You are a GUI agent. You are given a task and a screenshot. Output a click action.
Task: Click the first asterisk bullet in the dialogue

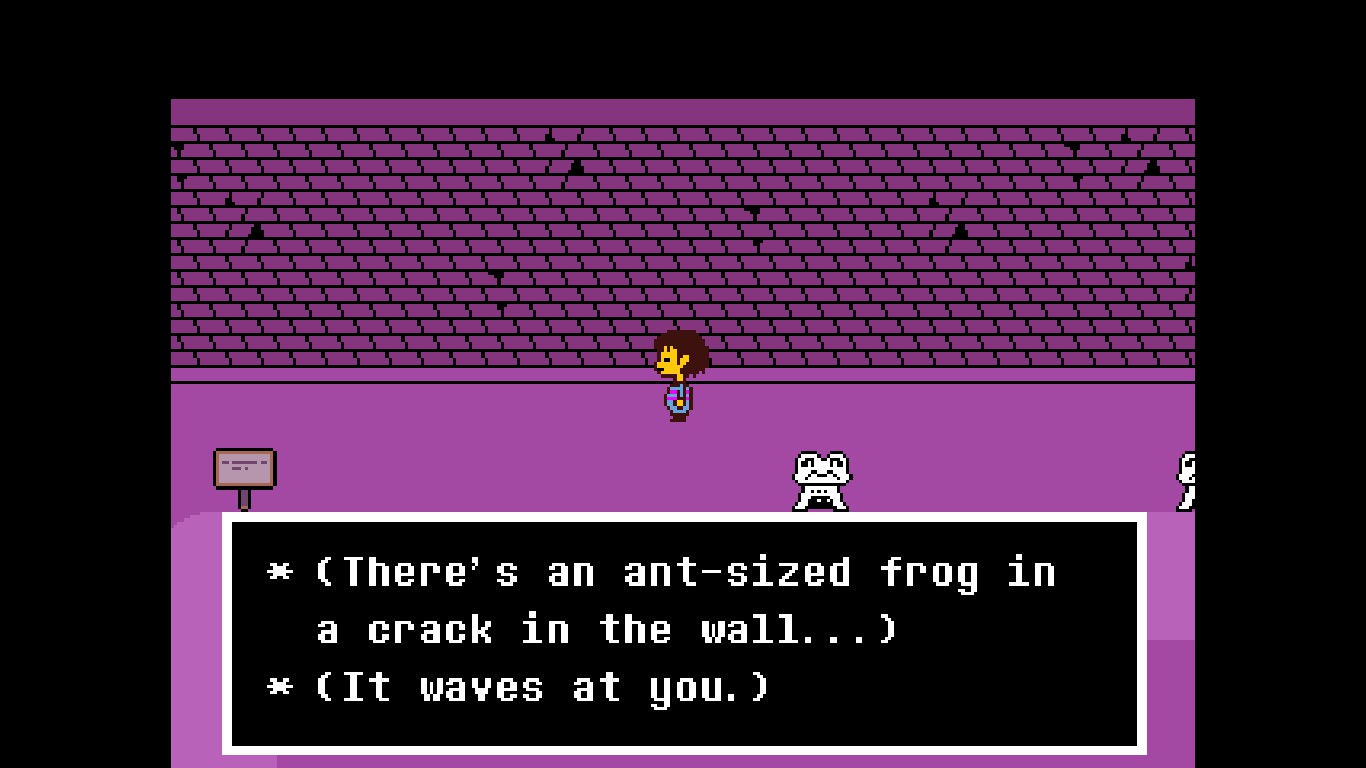pyautogui.click(x=280, y=572)
